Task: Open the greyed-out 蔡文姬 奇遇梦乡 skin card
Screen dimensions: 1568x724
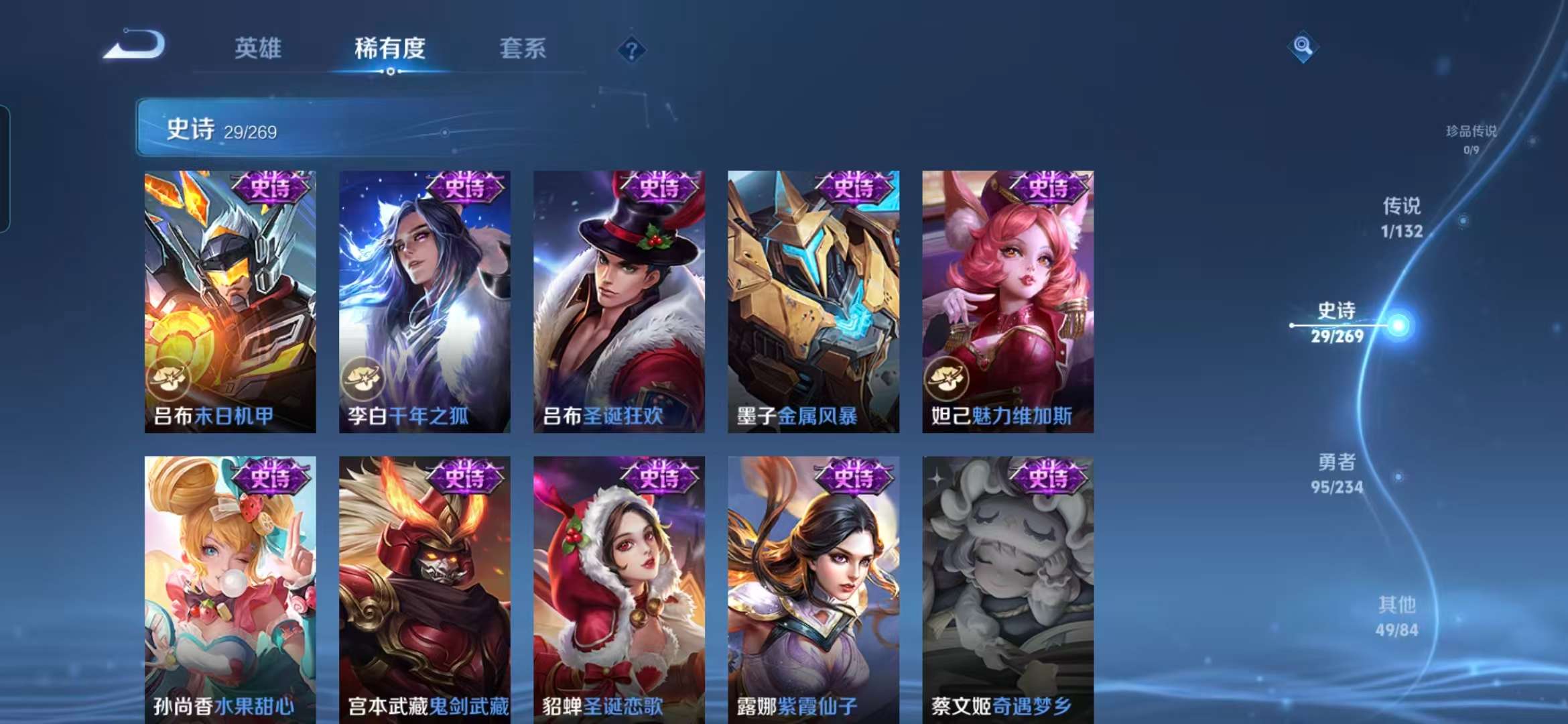Action: coord(1008,590)
